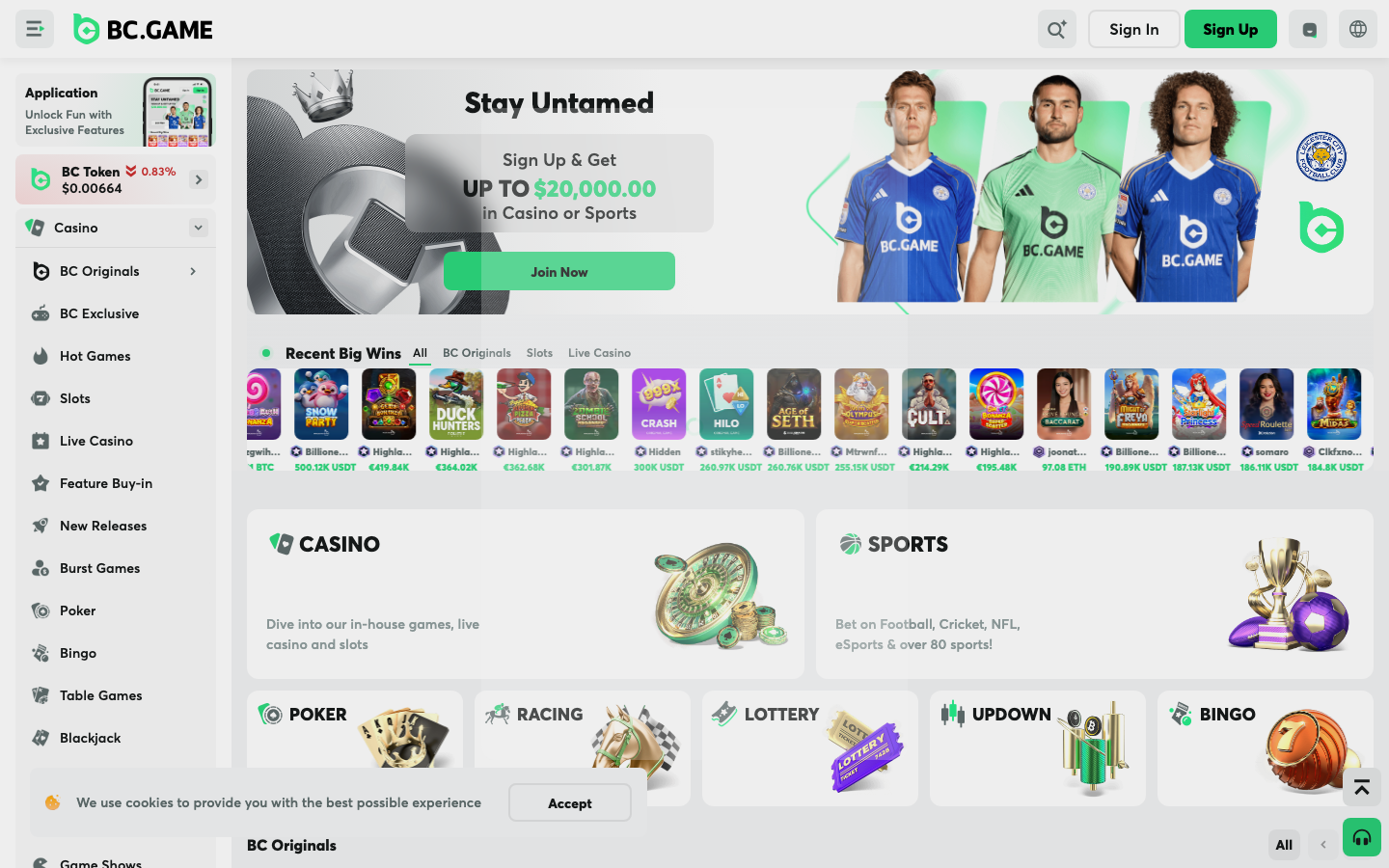
Task: Open the BC Token price panel
Action: [116, 179]
